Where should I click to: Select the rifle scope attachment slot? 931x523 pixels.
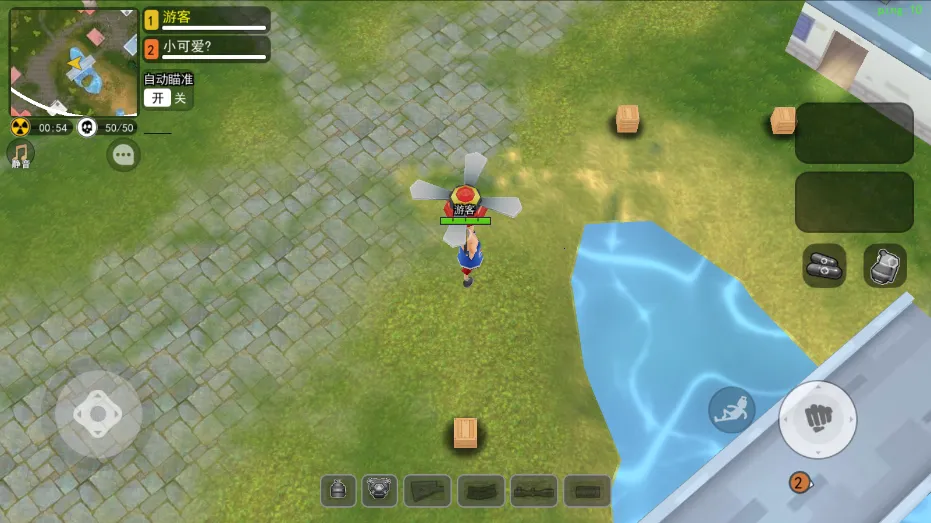point(534,490)
